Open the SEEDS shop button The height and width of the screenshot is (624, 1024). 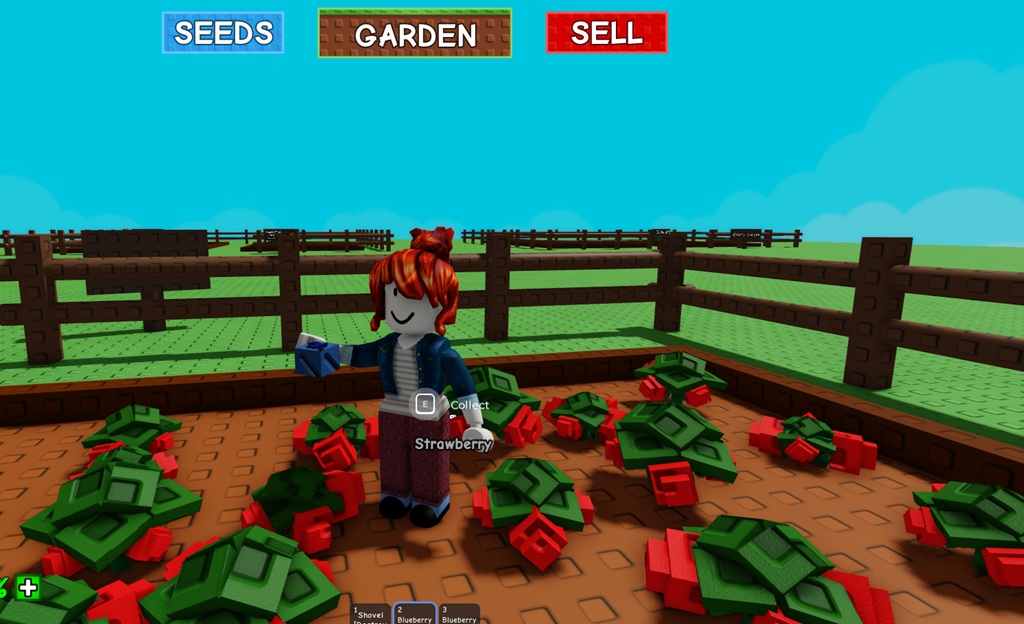223,33
